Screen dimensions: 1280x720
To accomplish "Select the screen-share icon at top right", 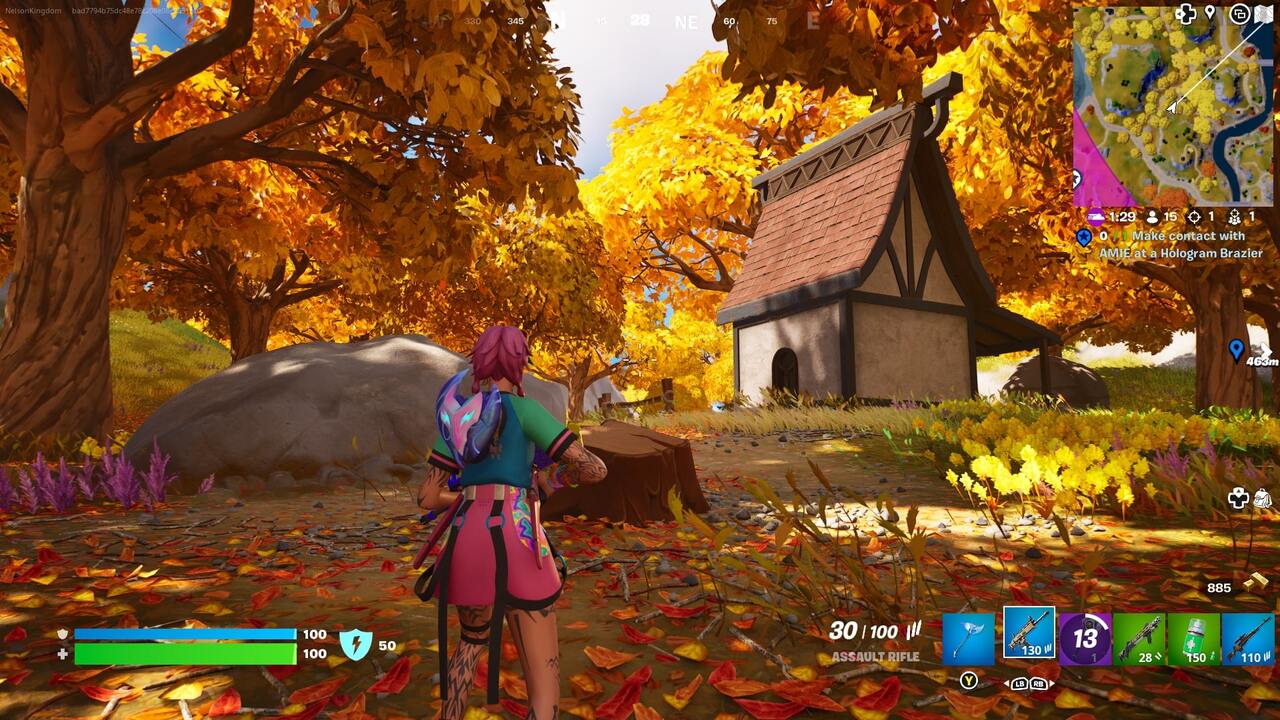I will pyautogui.click(x=1238, y=15).
